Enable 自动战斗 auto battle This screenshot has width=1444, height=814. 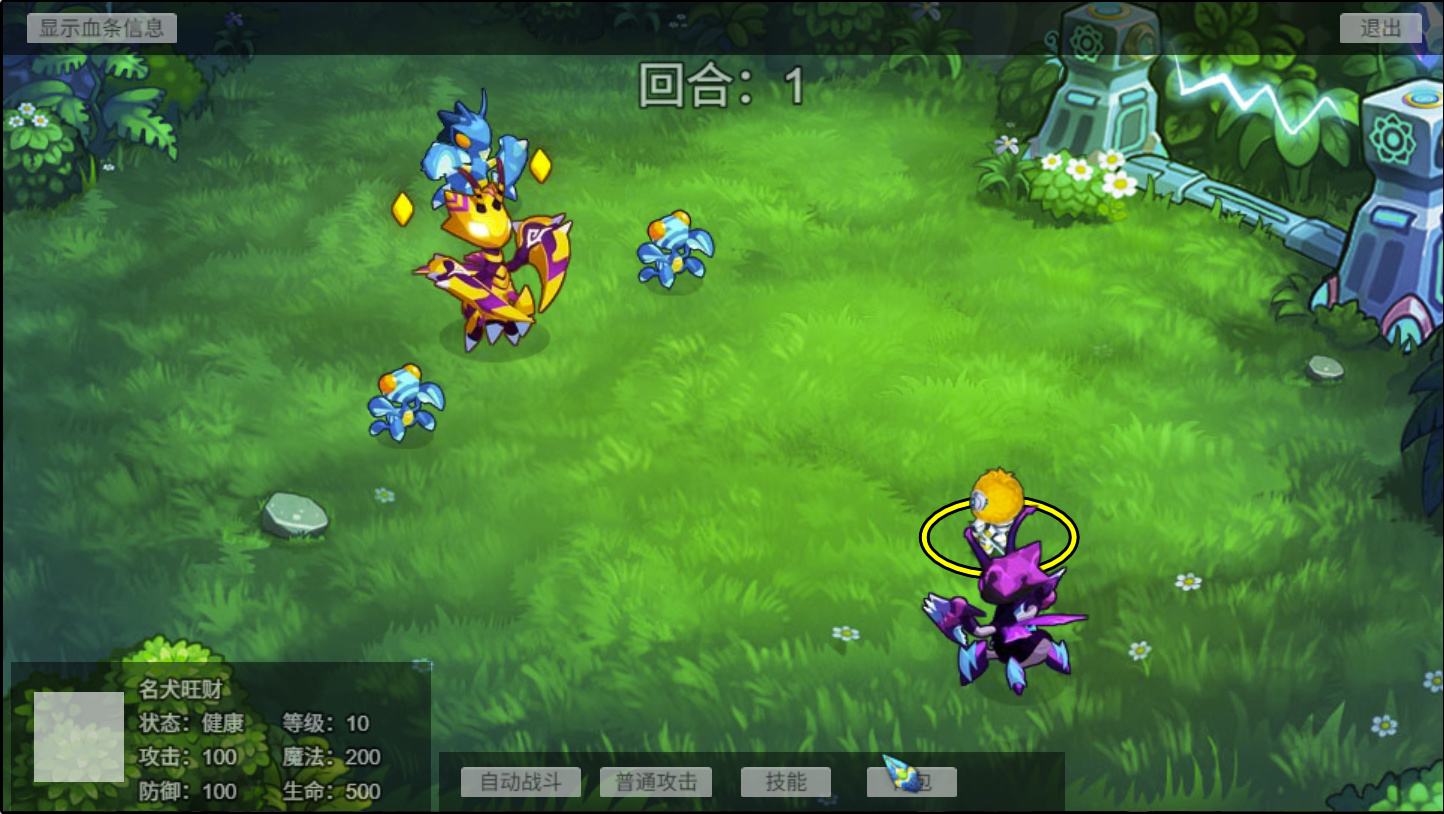[520, 782]
